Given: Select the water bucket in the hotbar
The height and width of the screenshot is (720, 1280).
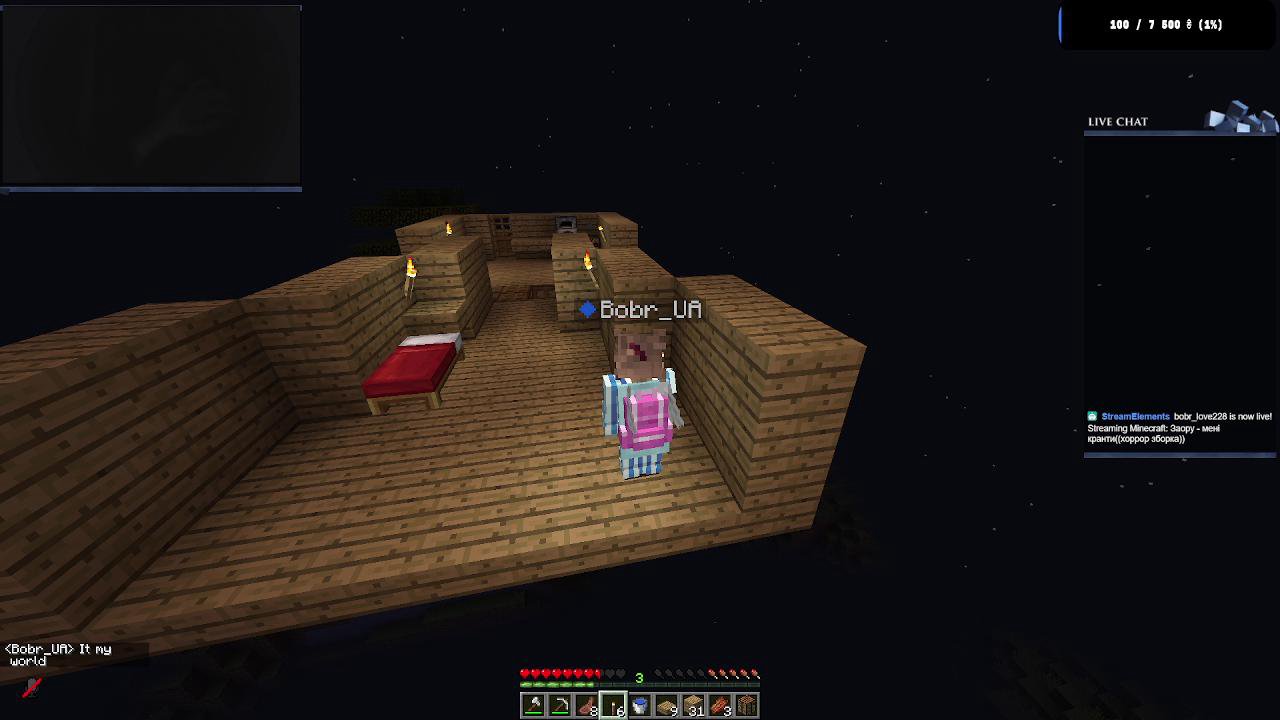Looking at the screenshot, I should coord(641,703).
